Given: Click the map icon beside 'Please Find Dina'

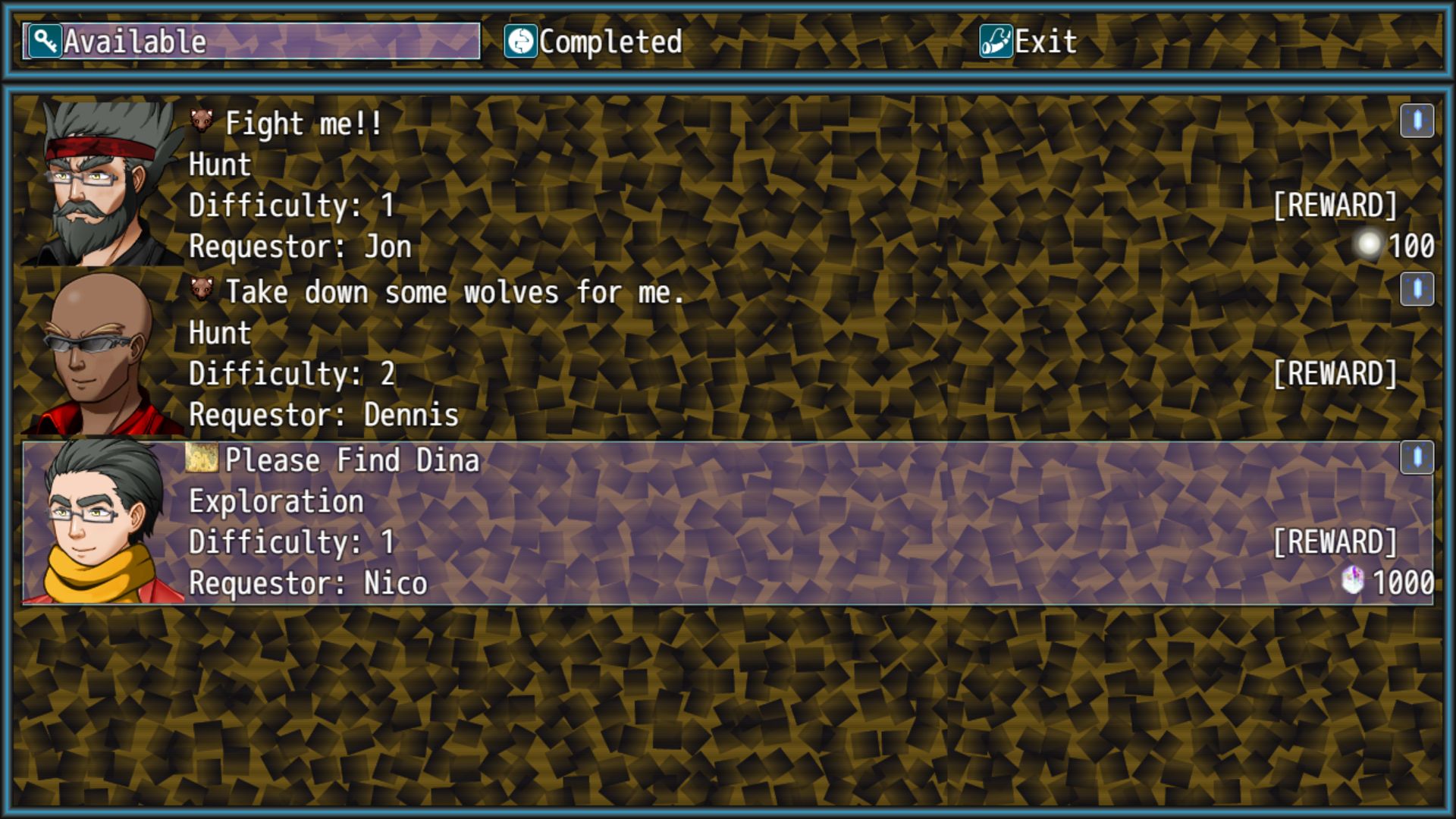Looking at the screenshot, I should click(202, 457).
